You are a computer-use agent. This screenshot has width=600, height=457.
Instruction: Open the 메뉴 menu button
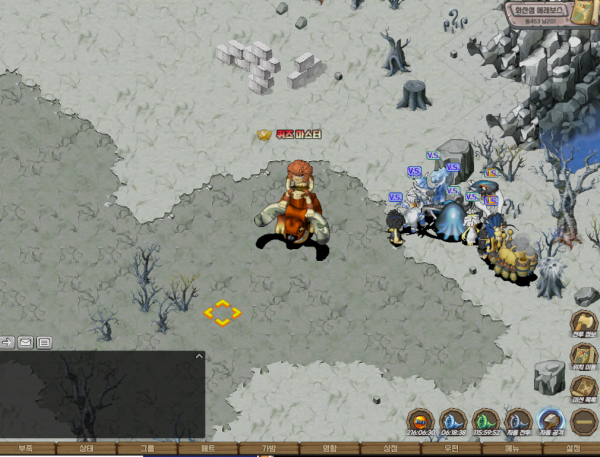pos(512,450)
